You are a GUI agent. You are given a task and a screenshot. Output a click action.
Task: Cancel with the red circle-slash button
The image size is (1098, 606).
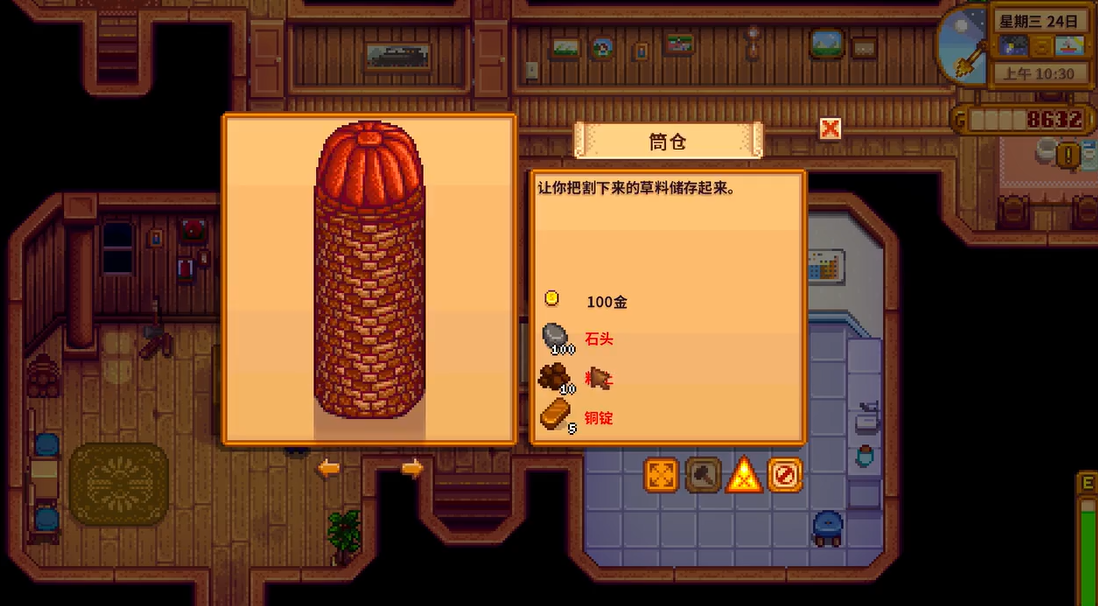click(785, 475)
